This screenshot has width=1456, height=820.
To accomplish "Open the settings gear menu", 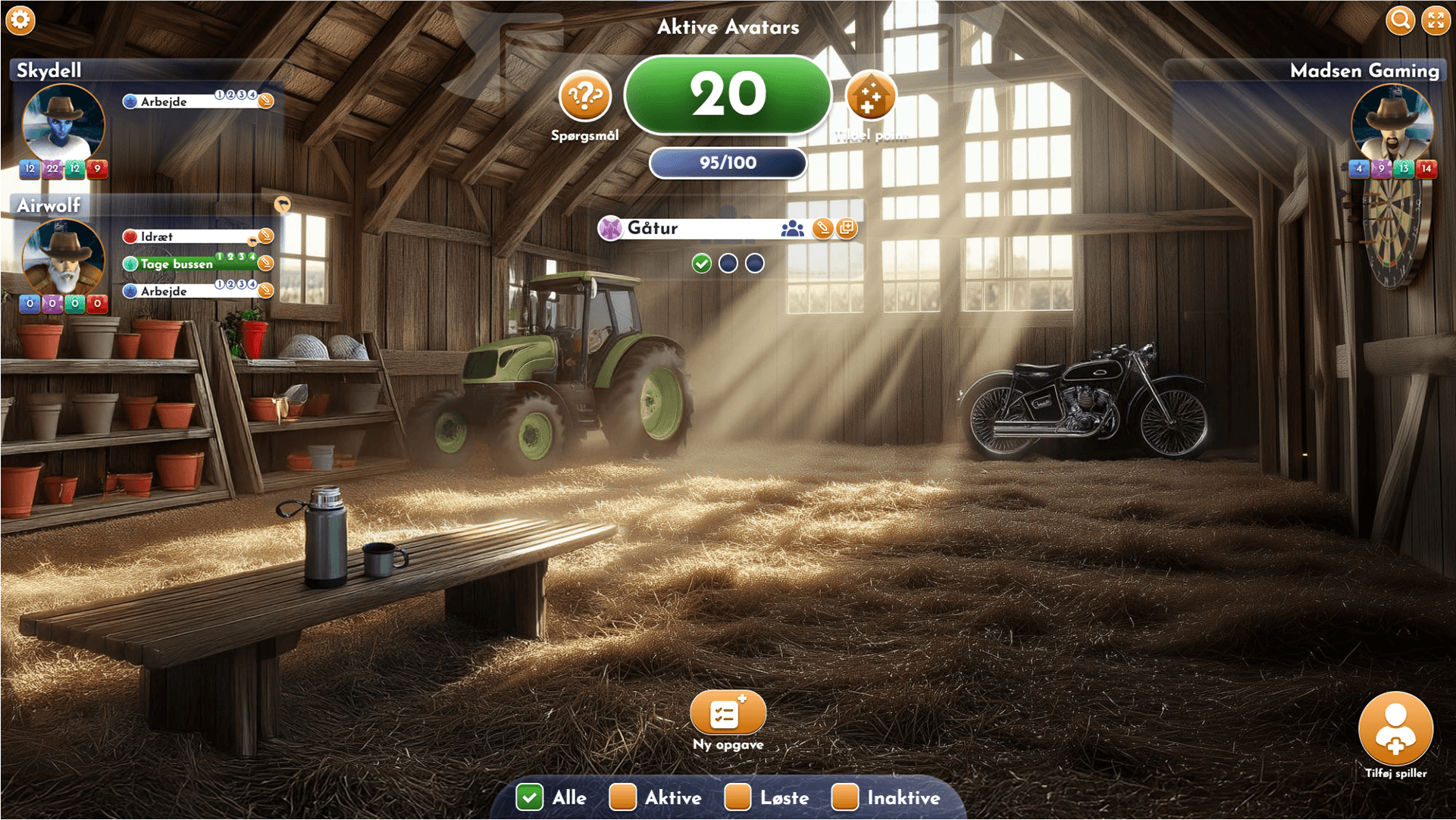I will coord(20,20).
